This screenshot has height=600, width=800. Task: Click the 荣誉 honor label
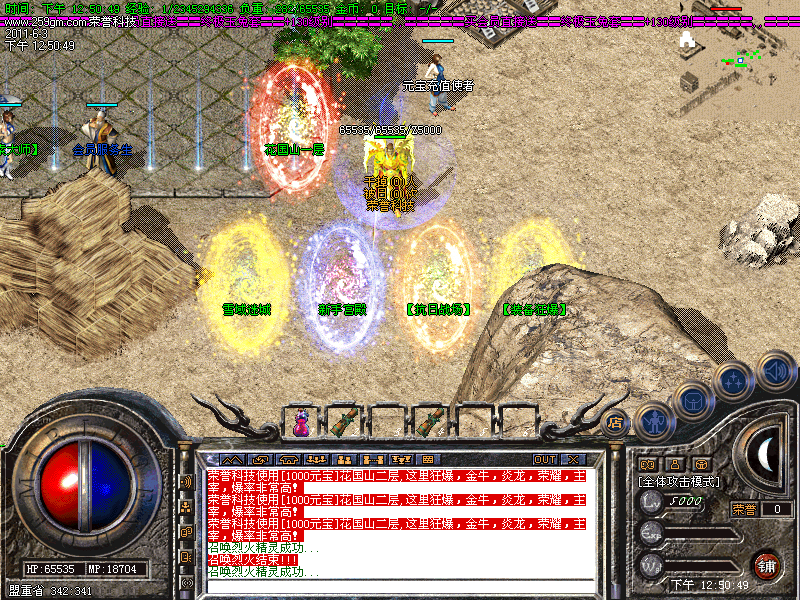click(743, 509)
